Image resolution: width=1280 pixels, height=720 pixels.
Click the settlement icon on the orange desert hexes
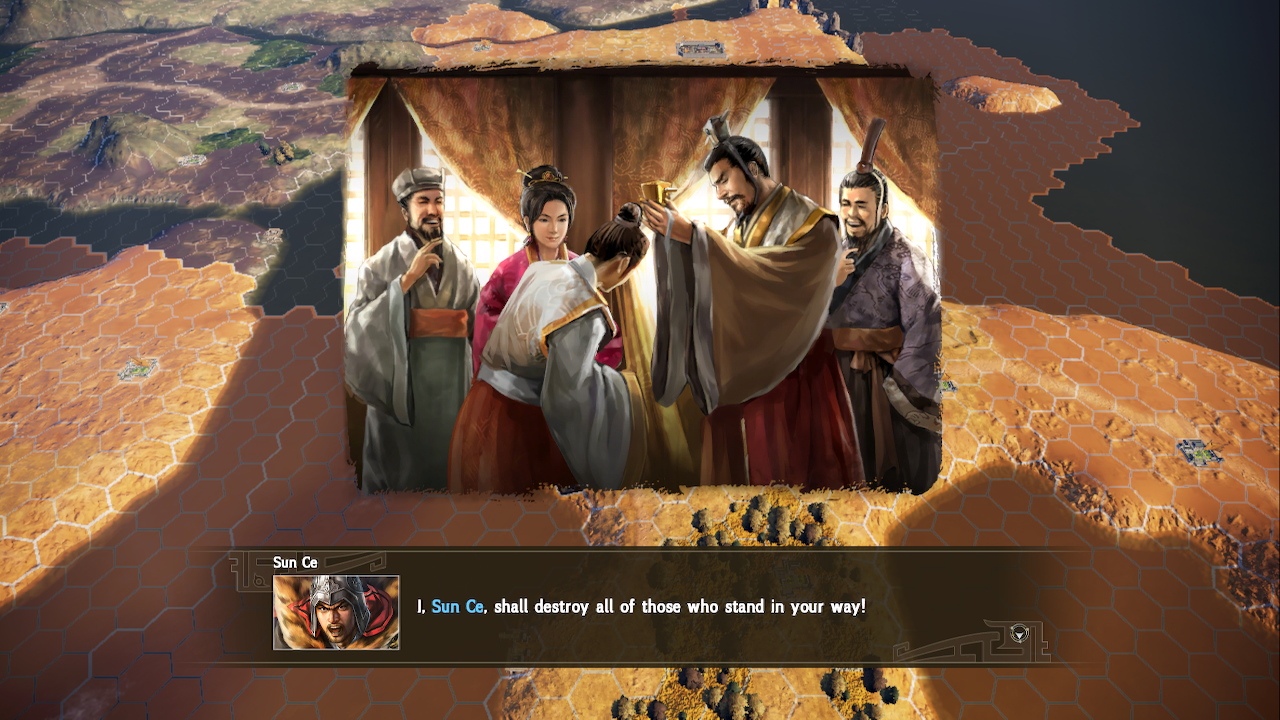coord(137,368)
